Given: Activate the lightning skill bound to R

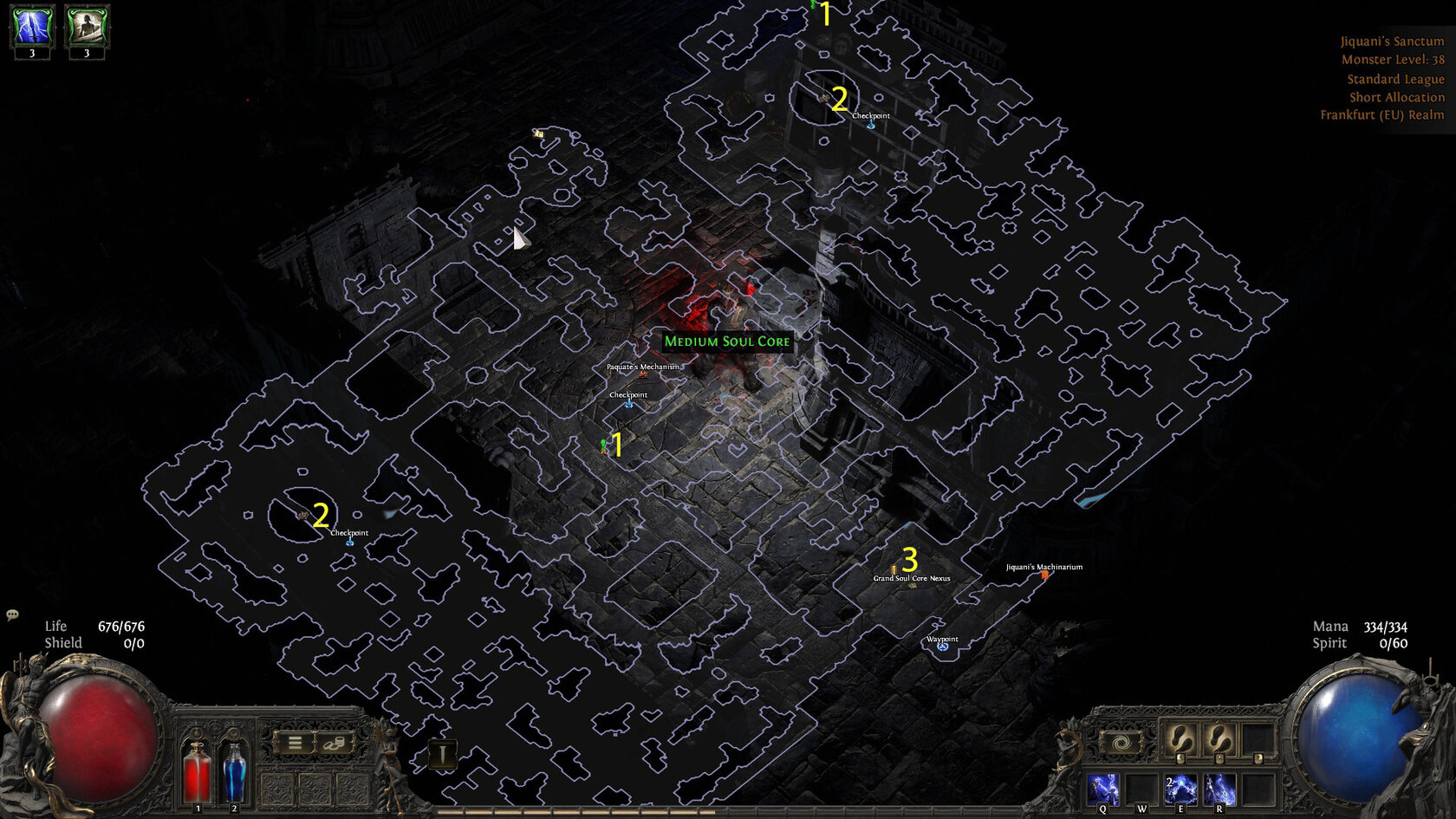Looking at the screenshot, I should 1219,789.
